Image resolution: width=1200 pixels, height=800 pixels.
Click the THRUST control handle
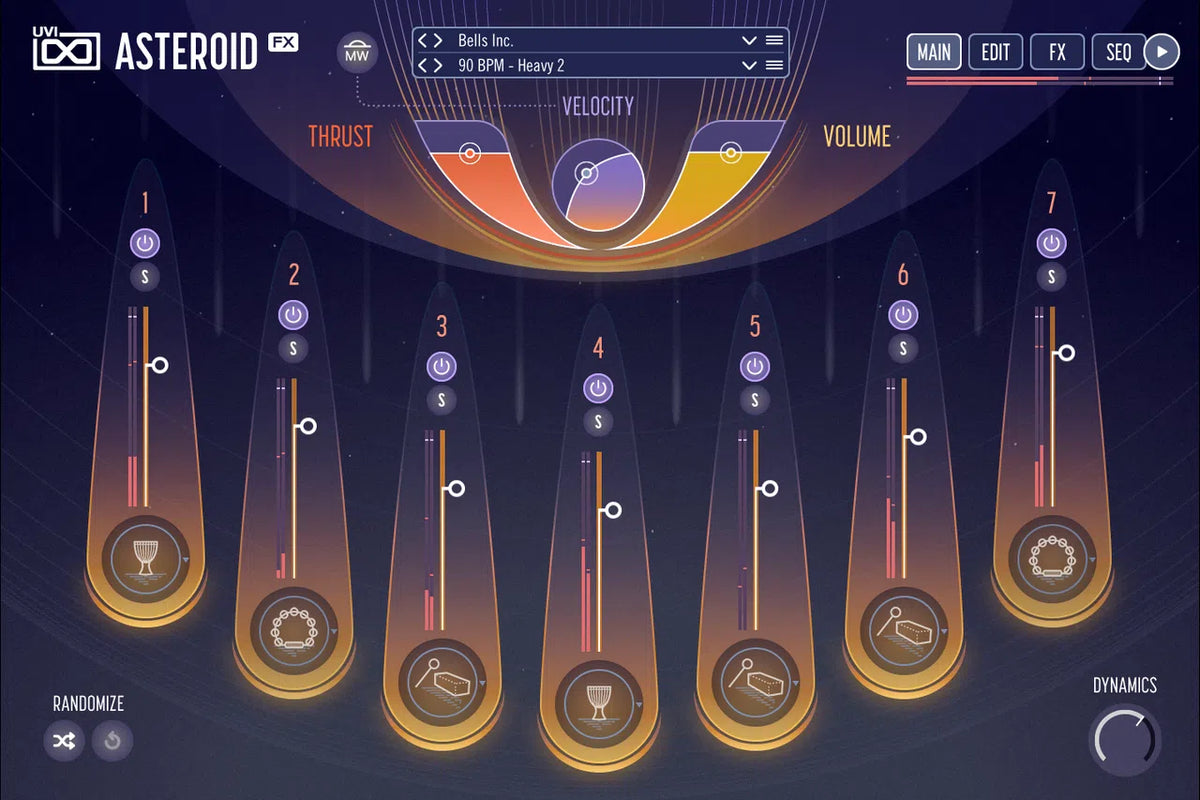click(x=468, y=154)
